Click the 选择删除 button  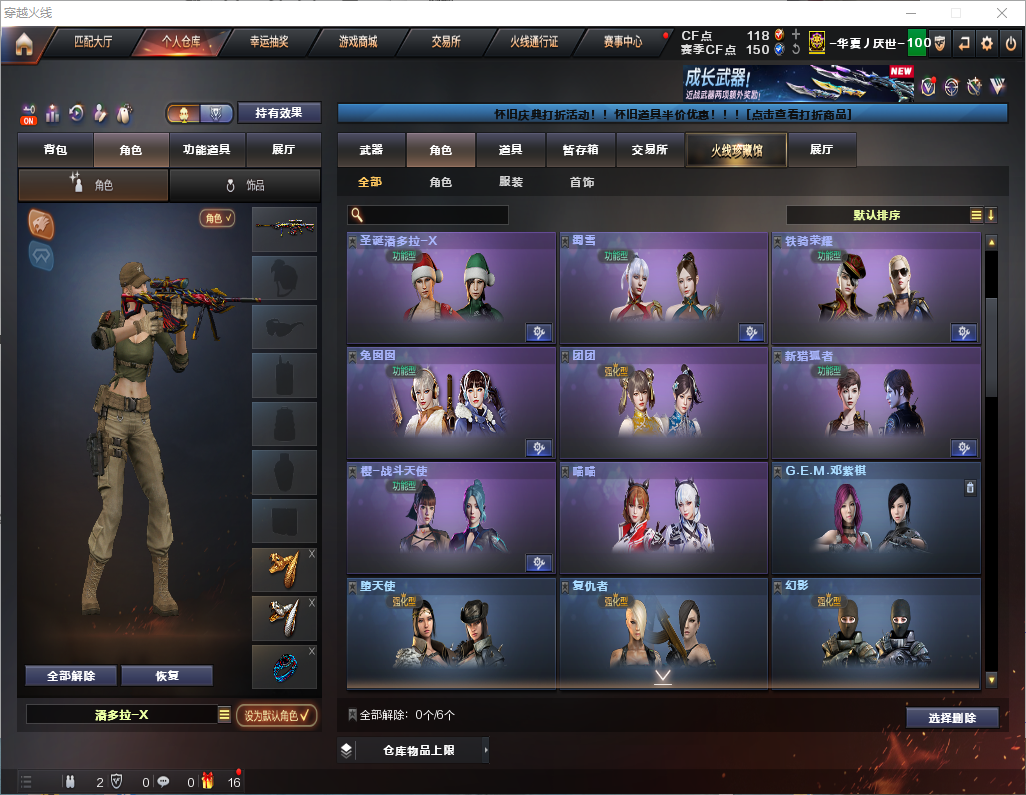(952, 718)
